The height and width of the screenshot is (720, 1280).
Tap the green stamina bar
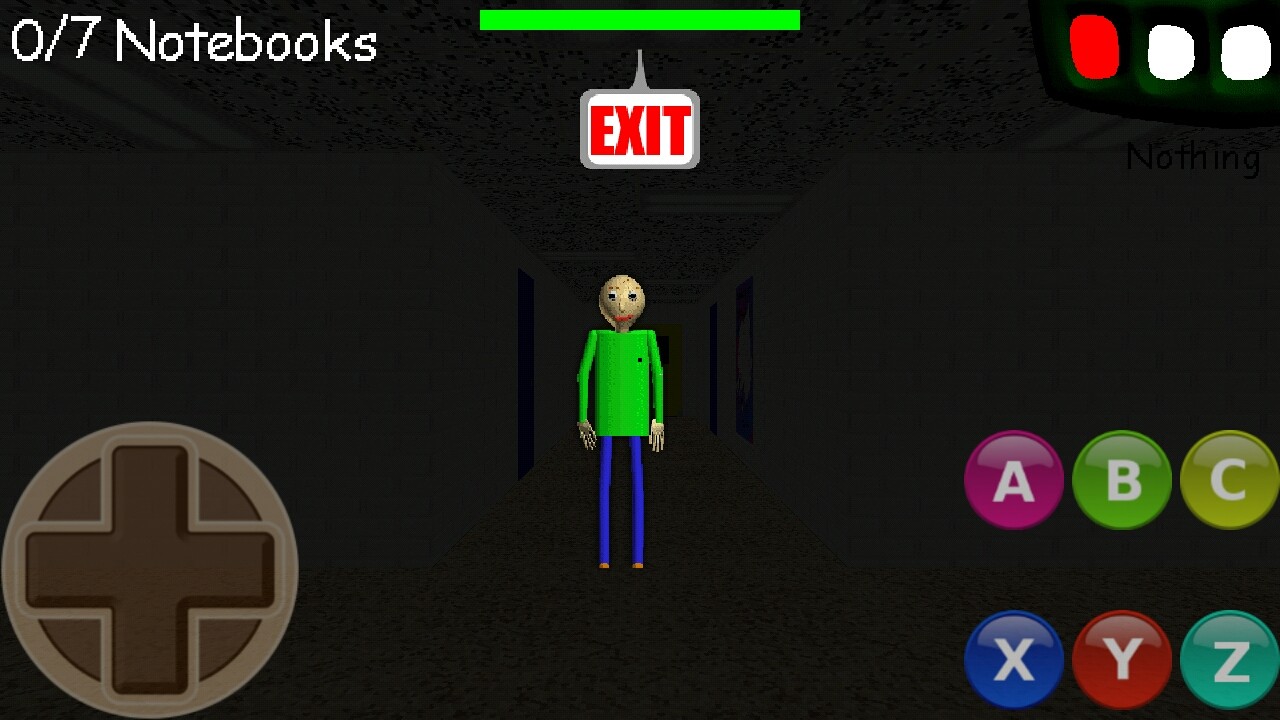point(640,17)
